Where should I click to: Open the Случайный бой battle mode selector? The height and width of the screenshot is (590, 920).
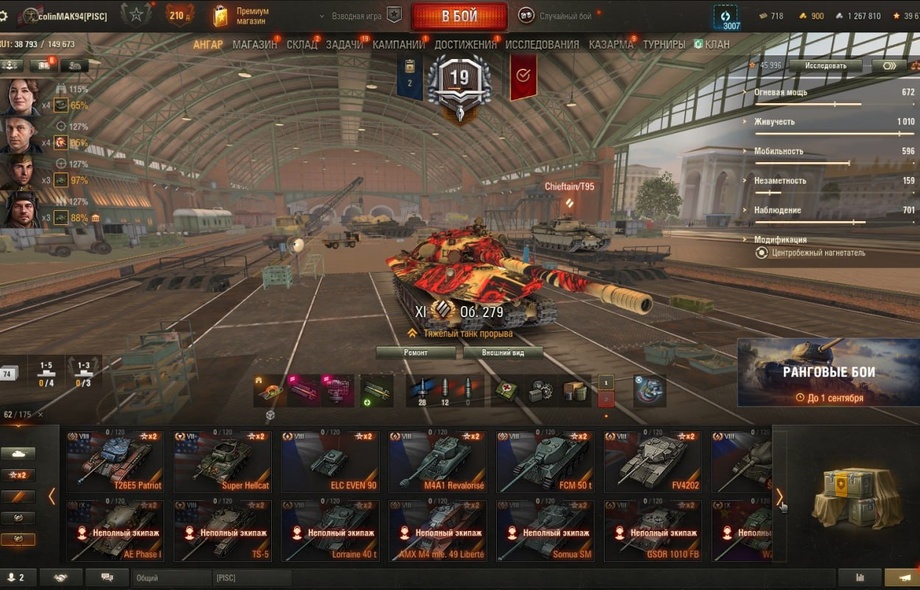tap(561, 16)
